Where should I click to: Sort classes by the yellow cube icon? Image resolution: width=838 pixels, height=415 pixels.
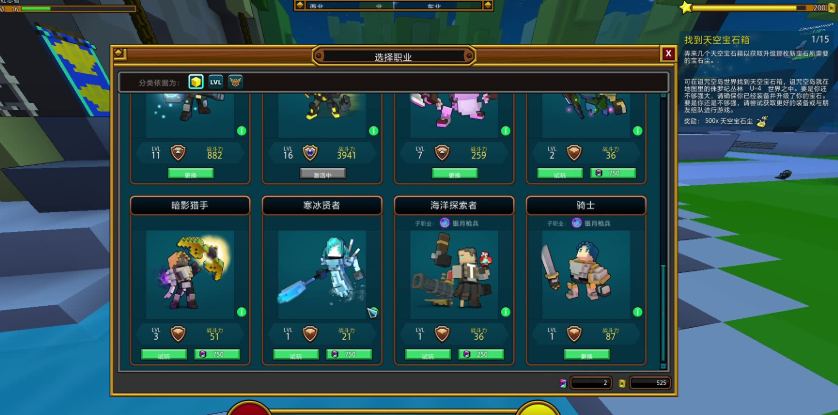(x=197, y=81)
